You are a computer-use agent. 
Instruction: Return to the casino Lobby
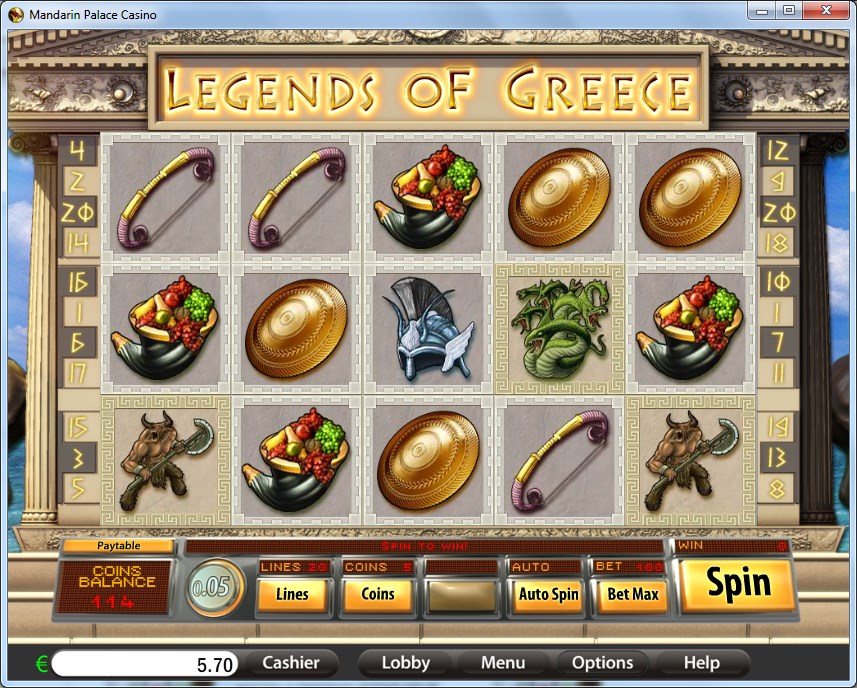(405, 662)
